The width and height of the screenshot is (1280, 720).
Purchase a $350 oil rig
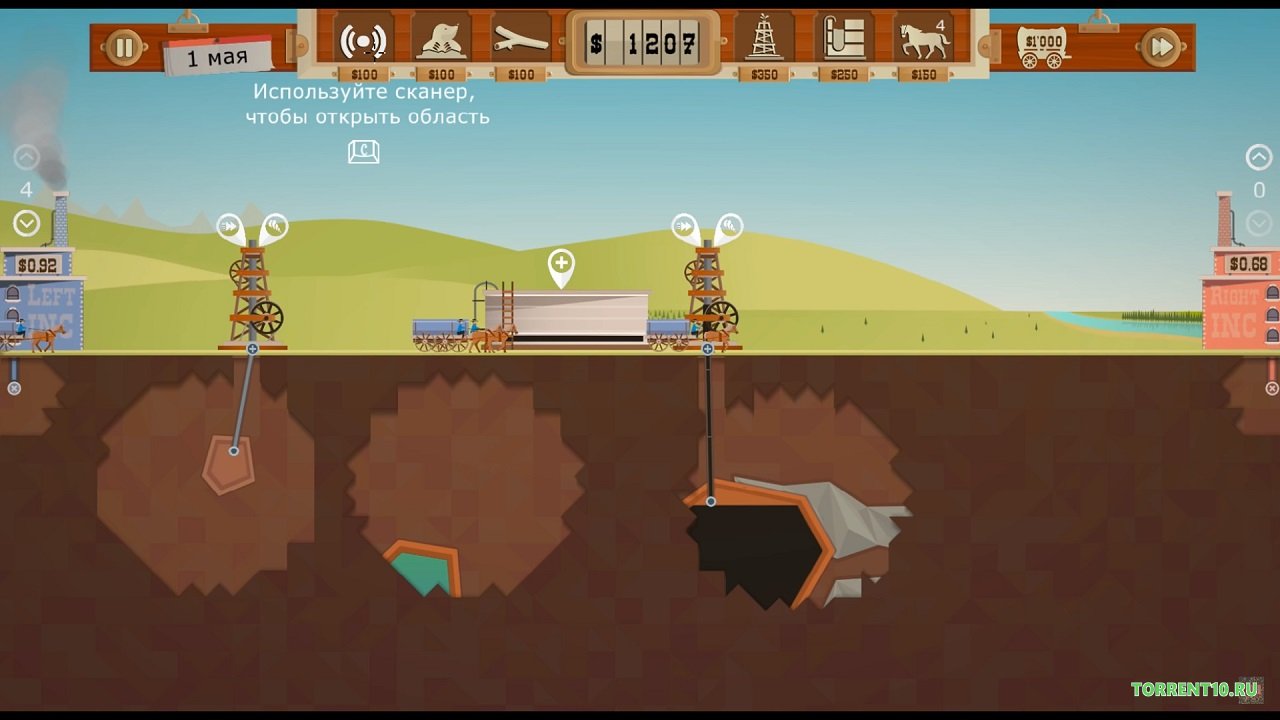pos(765,42)
